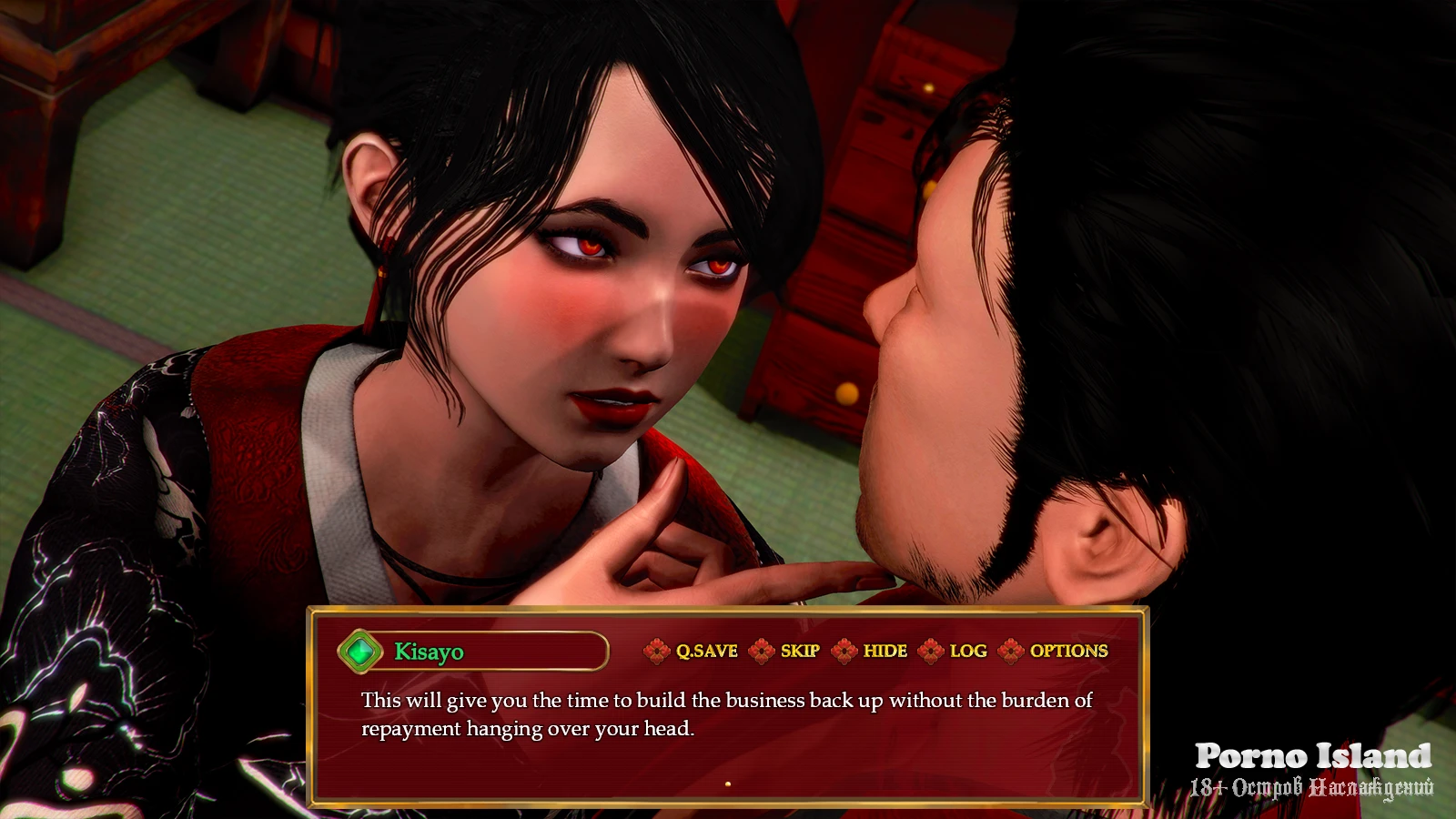
Task: Hide the dialogue box with HIDE
Action: 884,651
